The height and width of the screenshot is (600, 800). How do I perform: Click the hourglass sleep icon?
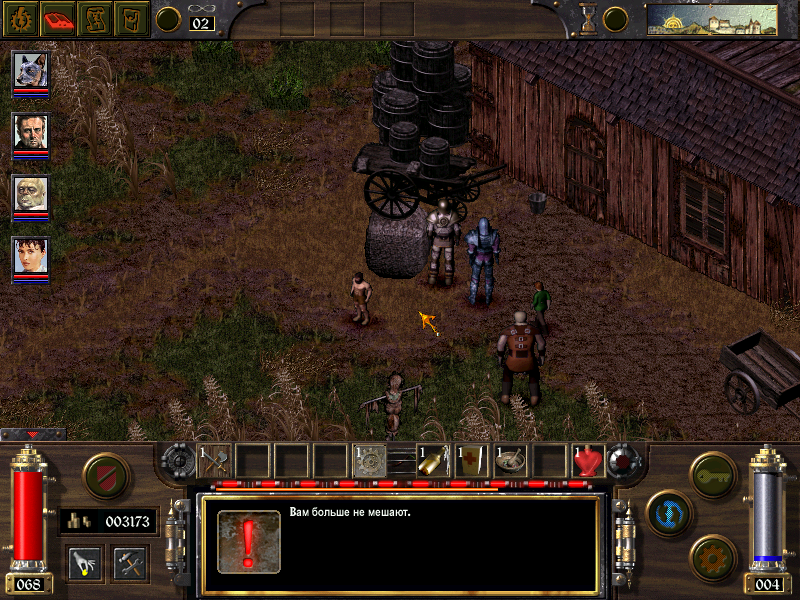click(x=588, y=19)
